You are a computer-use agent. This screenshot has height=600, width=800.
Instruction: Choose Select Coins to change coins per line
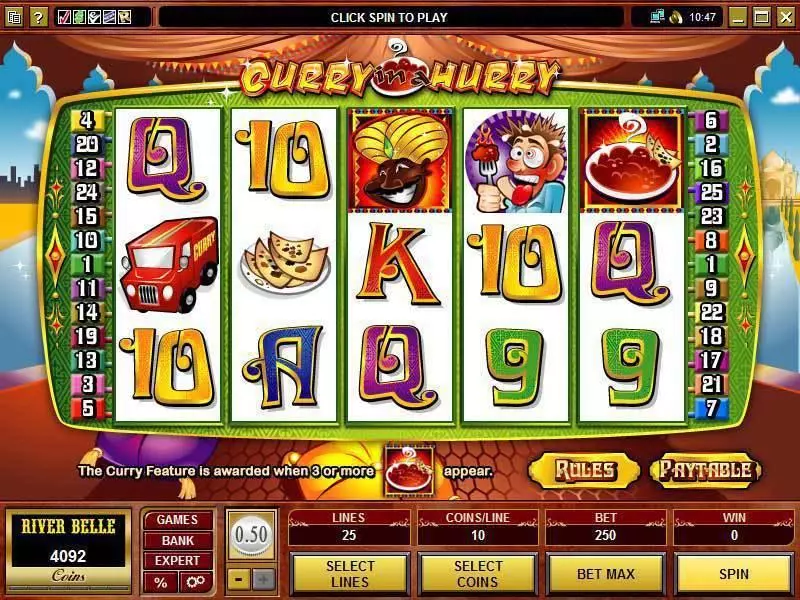(x=477, y=574)
